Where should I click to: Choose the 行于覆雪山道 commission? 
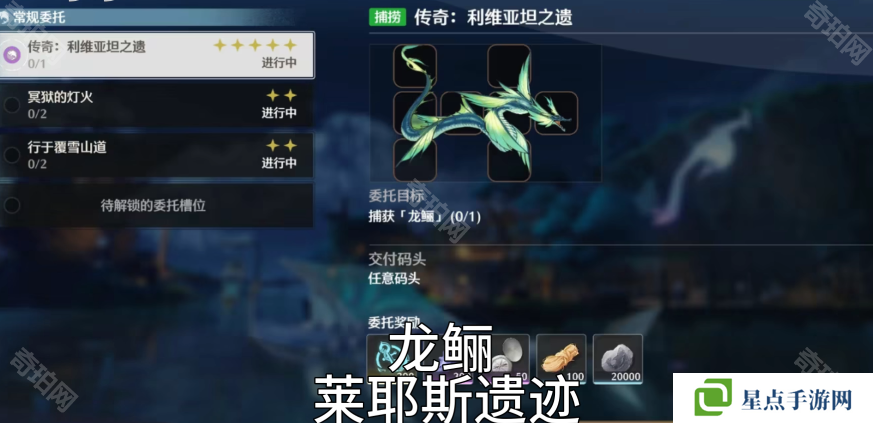tap(157, 154)
